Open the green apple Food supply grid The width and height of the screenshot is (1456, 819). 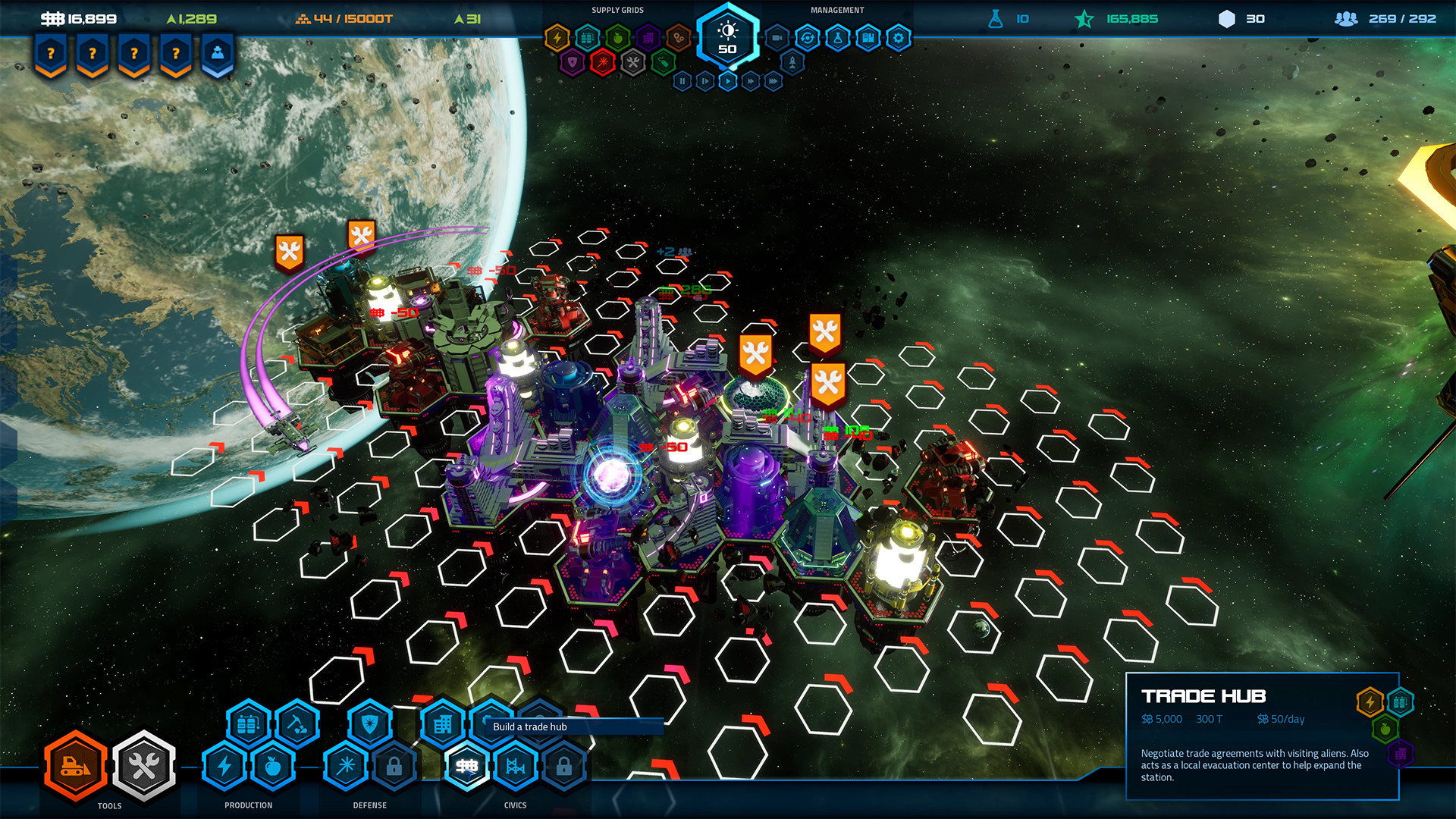tap(619, 39)
